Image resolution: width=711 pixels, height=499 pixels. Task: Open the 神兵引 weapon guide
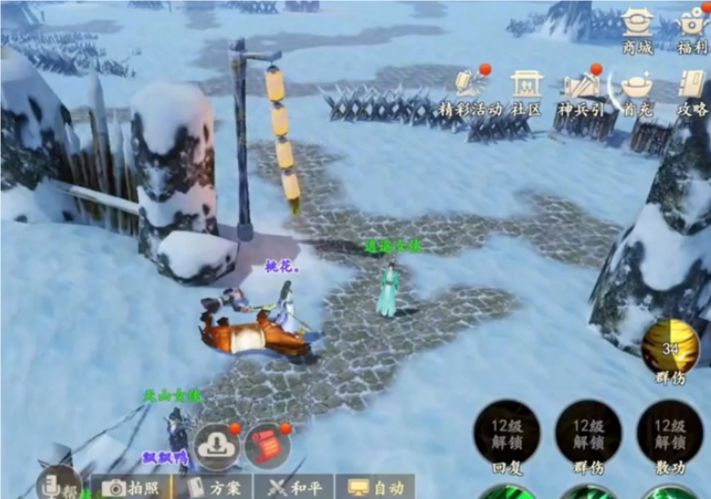click(583, 90)
